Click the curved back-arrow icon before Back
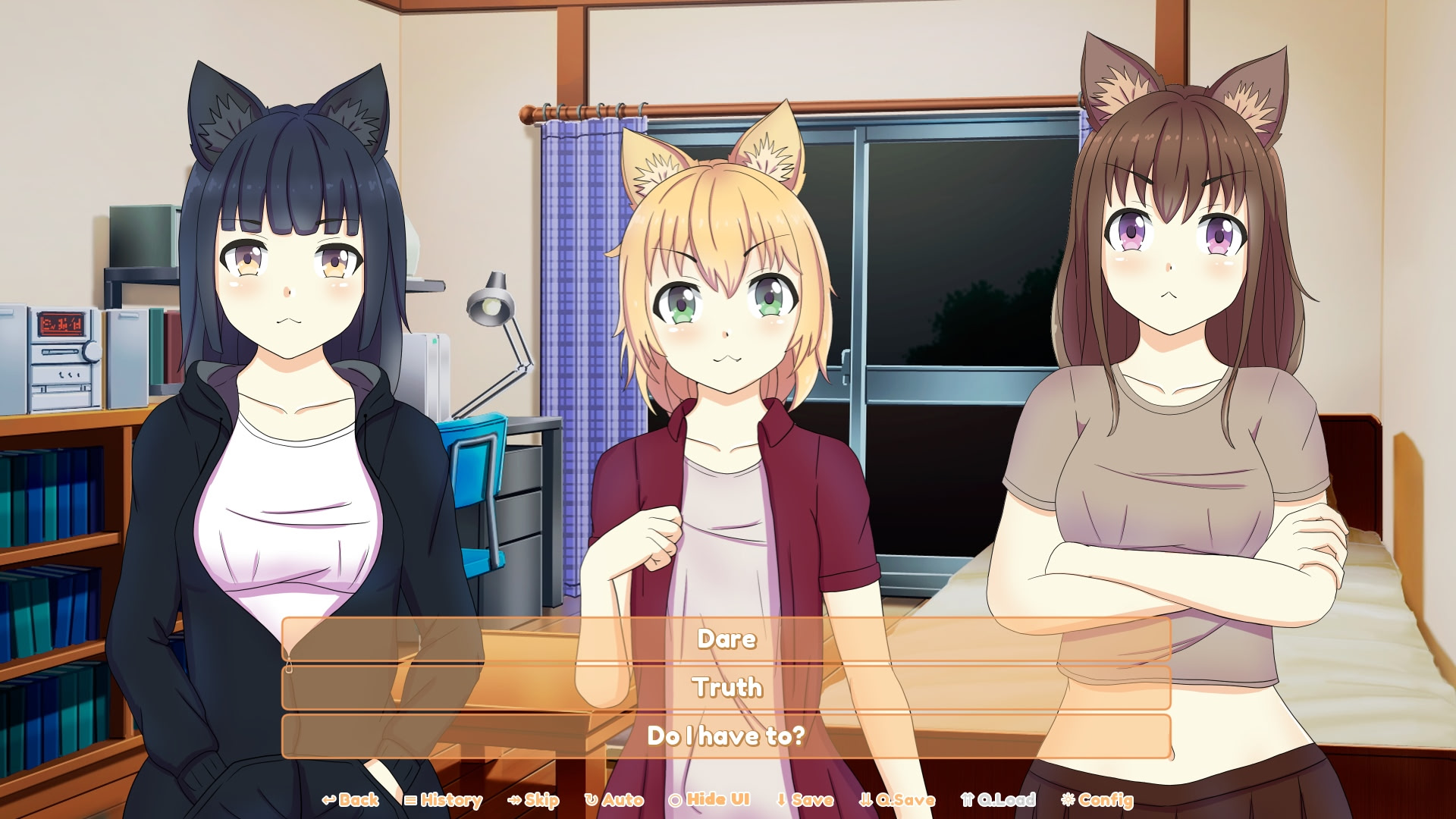The height and width of the screenshot is (819, 1456). (328, 799)
